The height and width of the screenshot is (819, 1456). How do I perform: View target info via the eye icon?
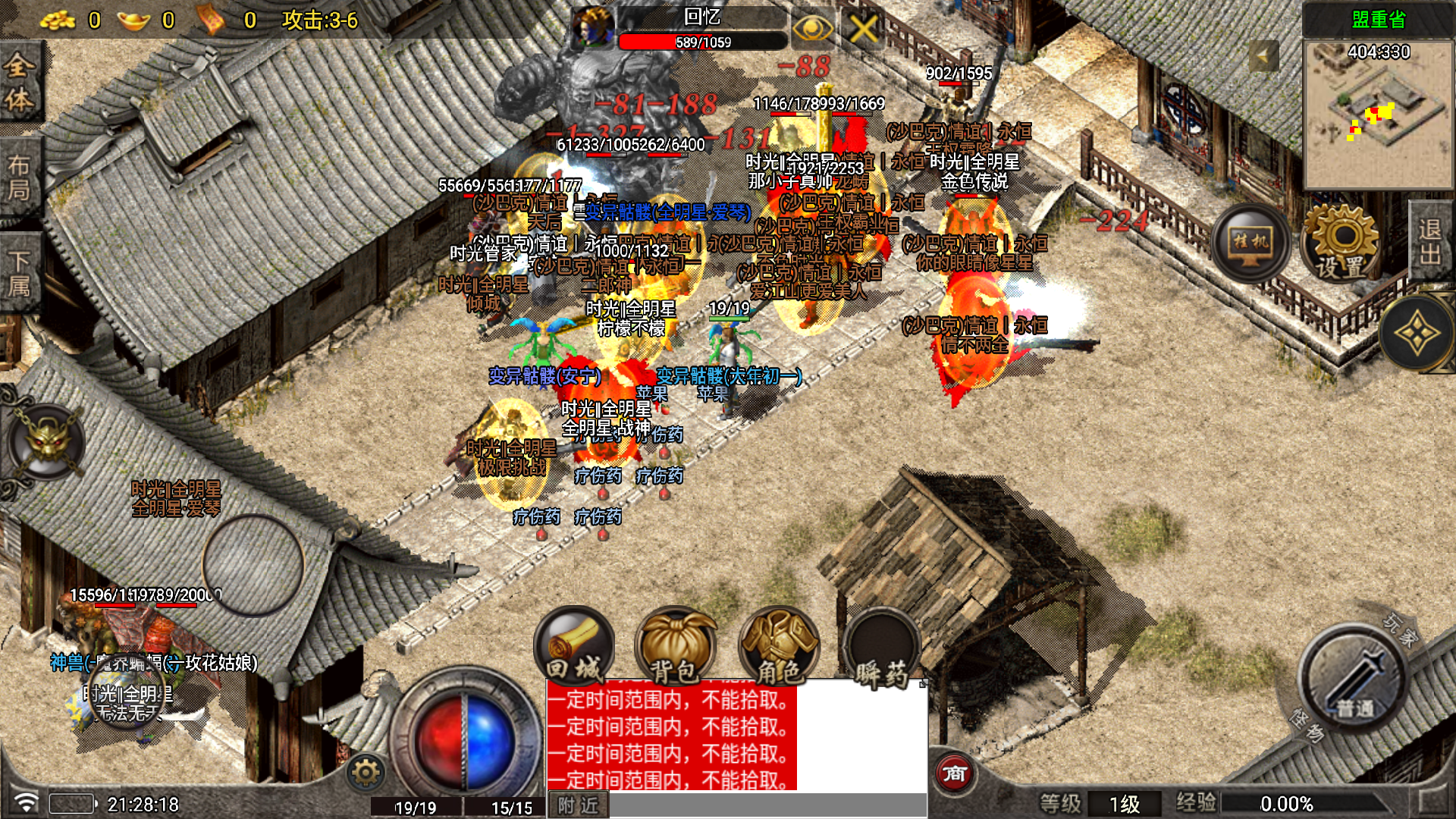[x=811, y=30]
